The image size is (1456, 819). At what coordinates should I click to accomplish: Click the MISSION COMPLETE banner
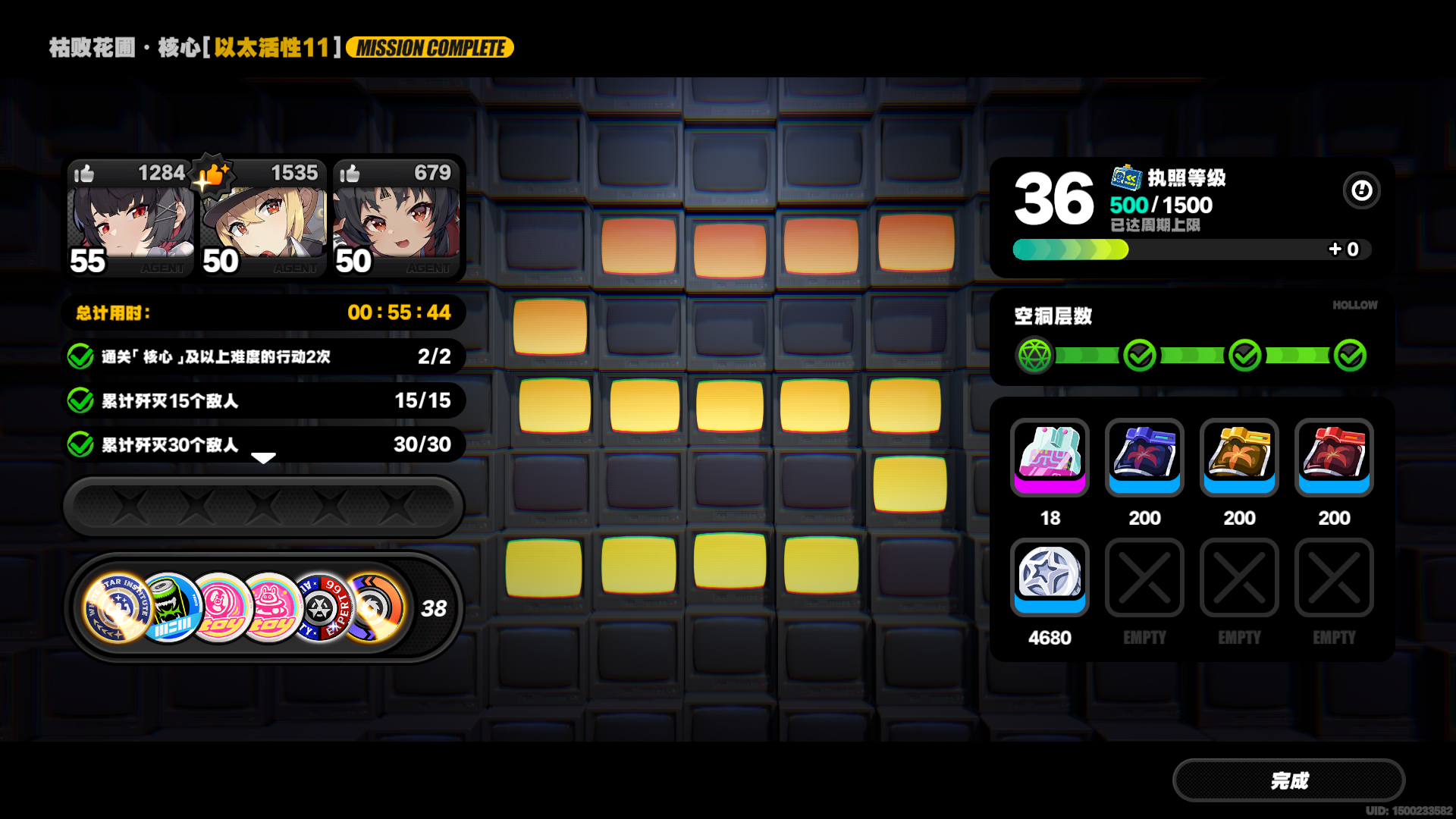click(x=429, y=47)
